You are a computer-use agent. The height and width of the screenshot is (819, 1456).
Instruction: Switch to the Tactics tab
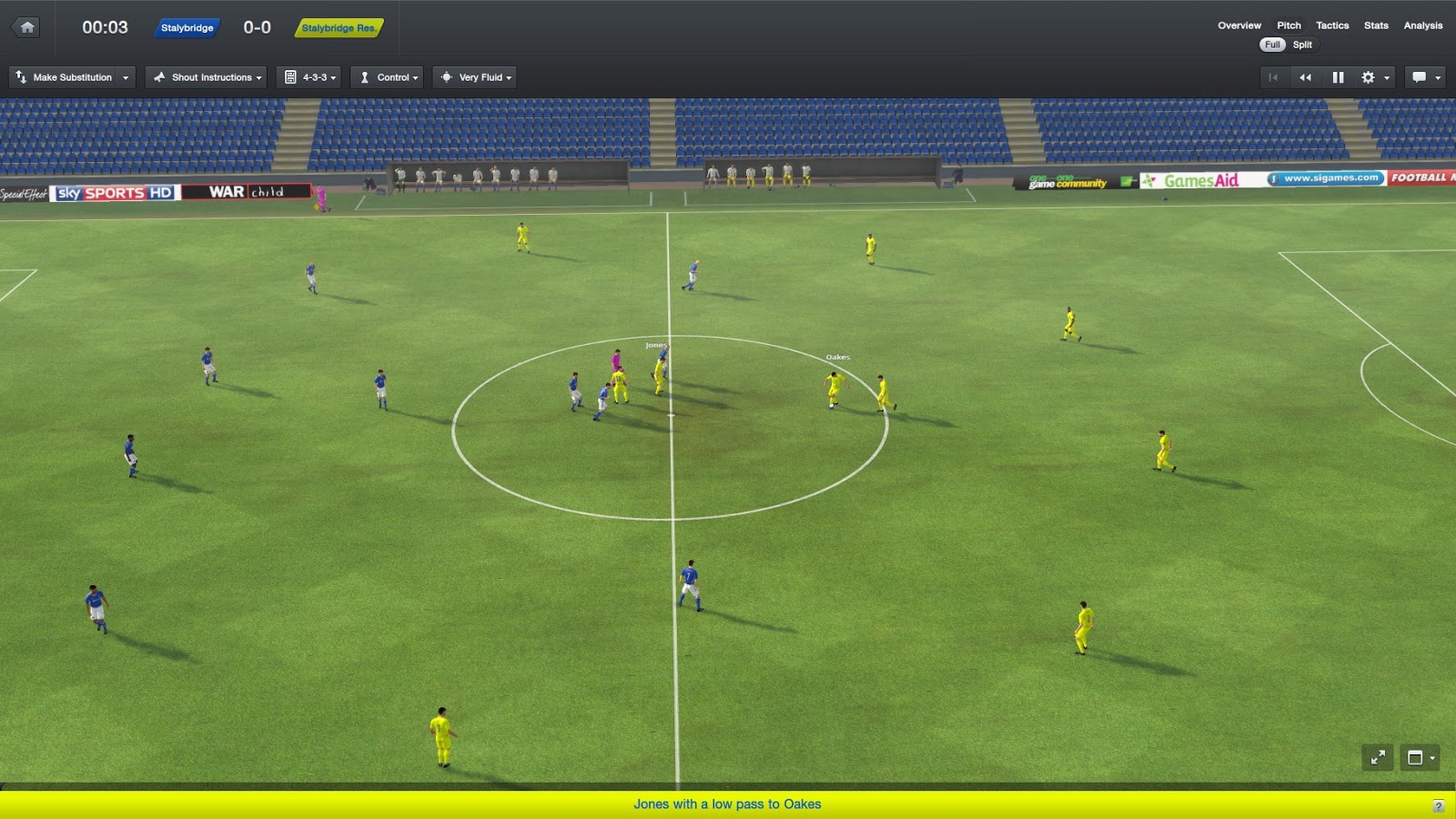1331,25
